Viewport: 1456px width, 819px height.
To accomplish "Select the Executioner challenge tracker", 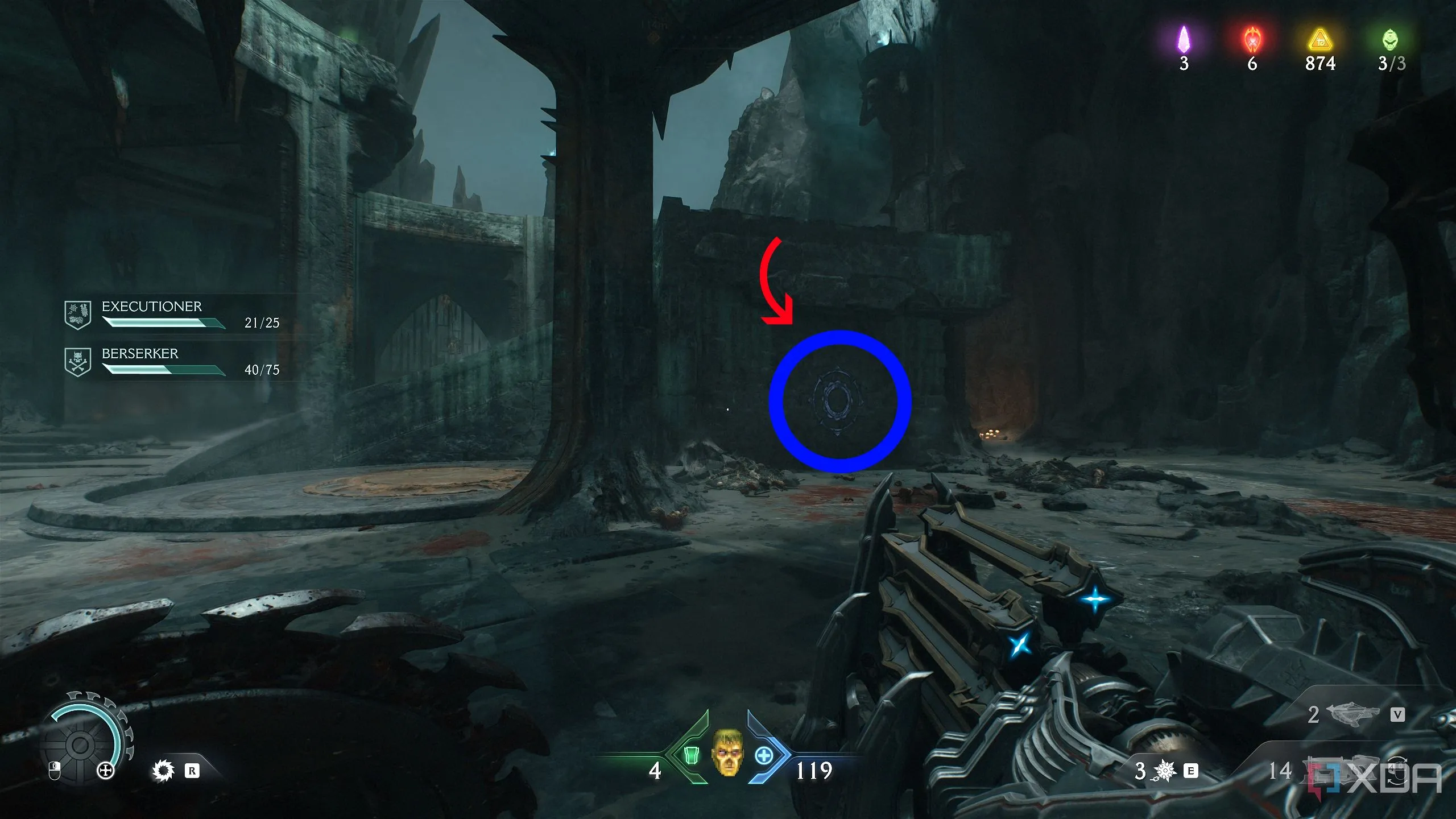I will [x=171, y=315].
